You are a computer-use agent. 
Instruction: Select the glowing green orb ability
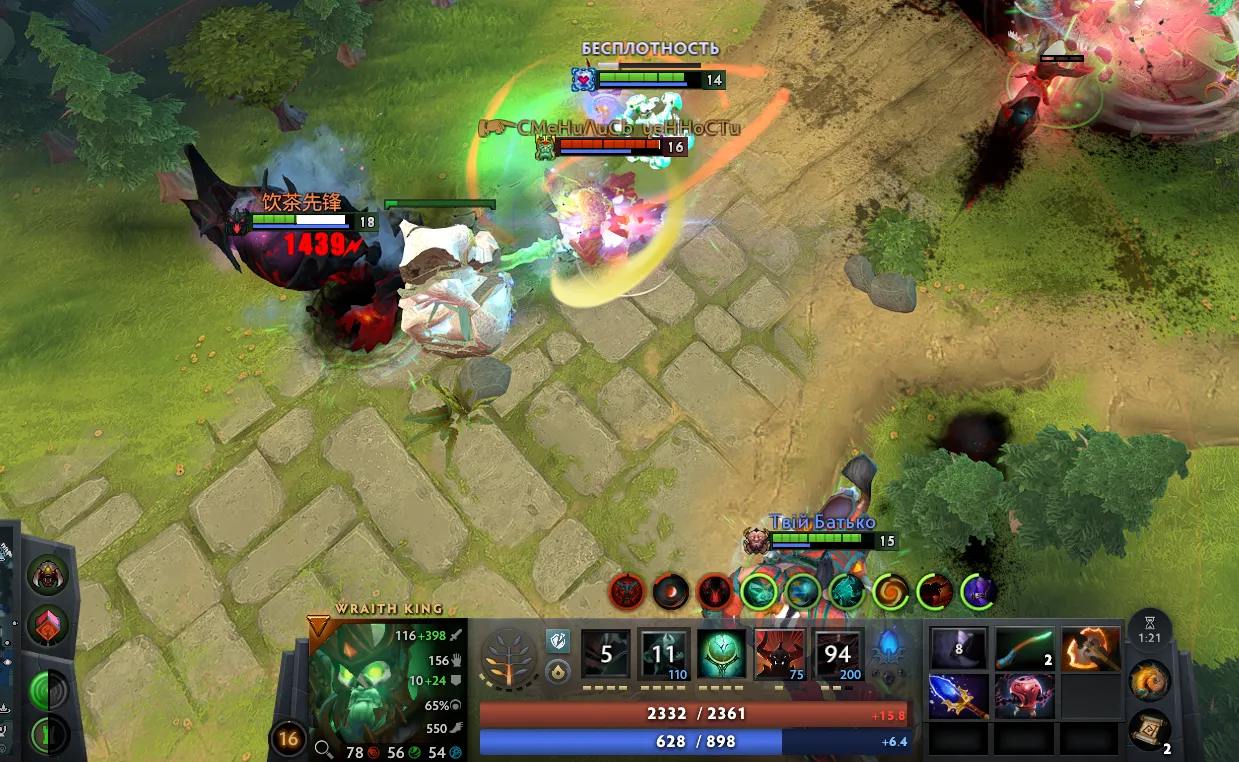tap(721, 655)
